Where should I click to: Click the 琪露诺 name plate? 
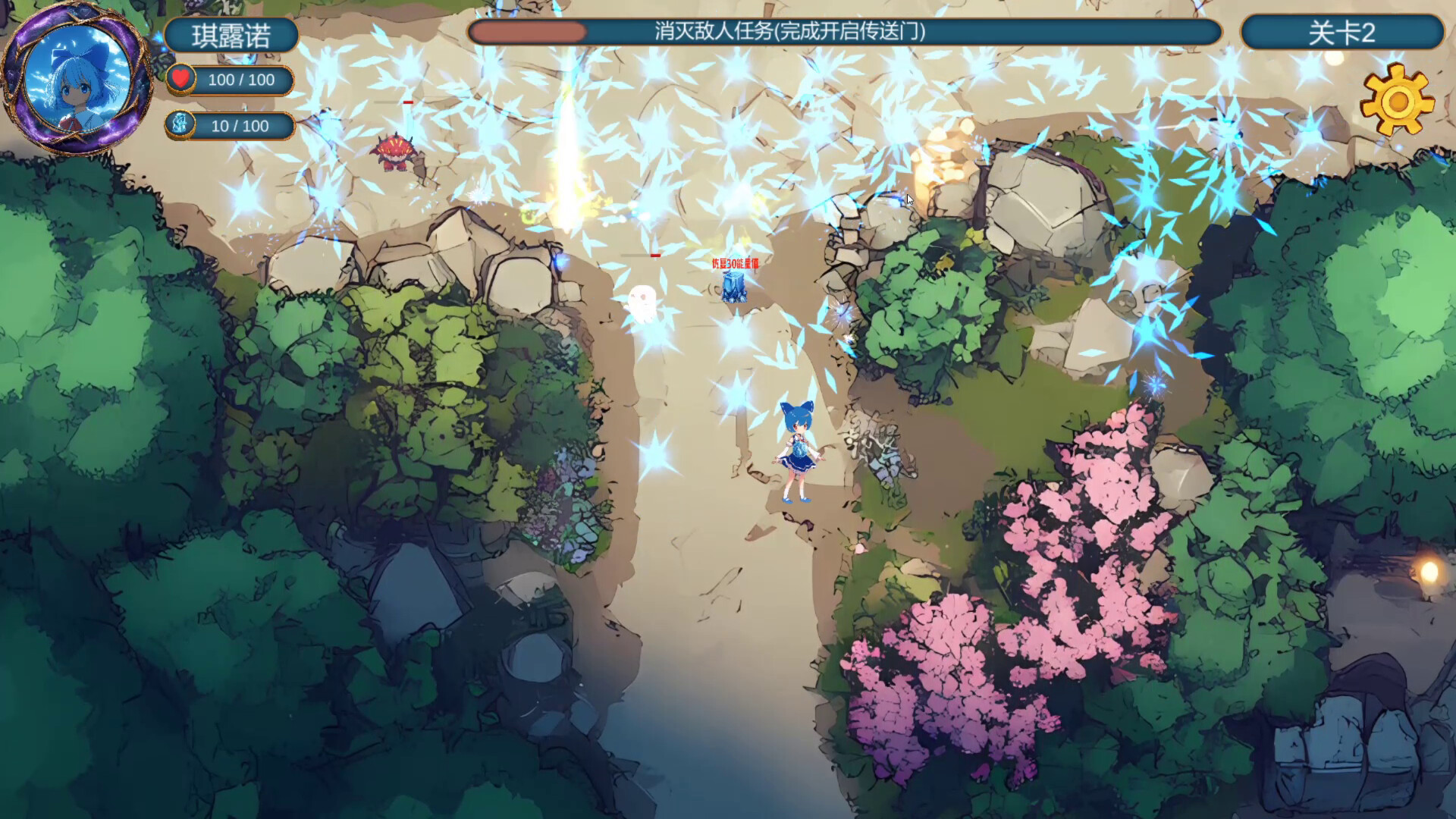[232, 36]
